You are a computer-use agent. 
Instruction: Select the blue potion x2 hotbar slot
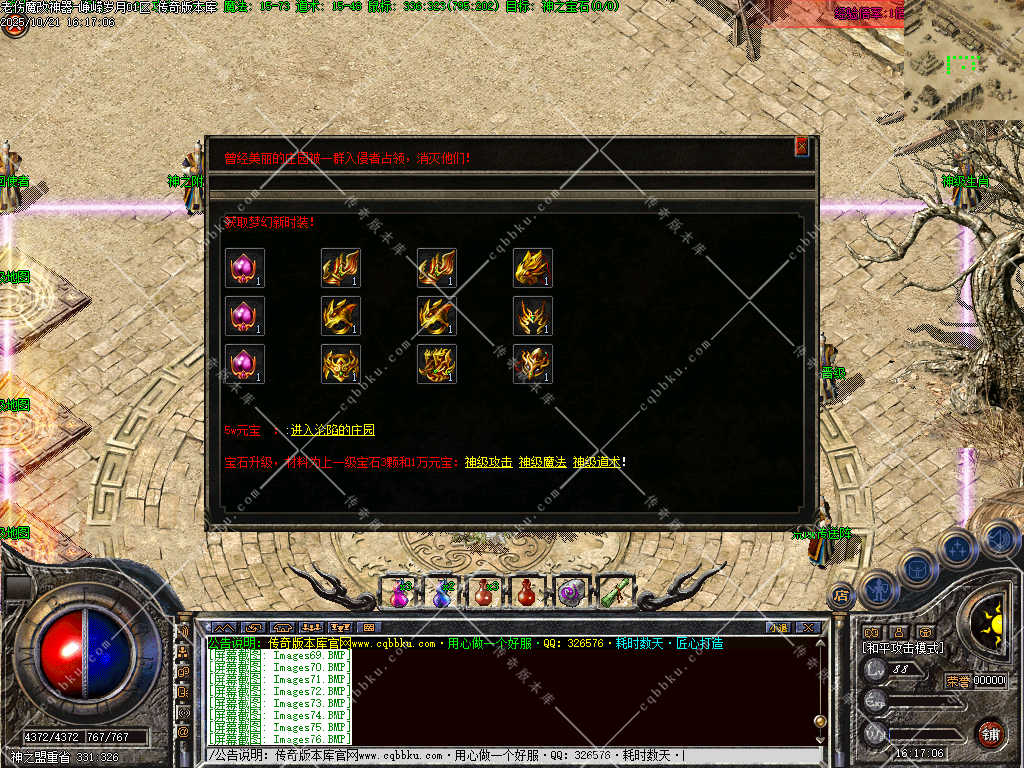tap(441, 593)
